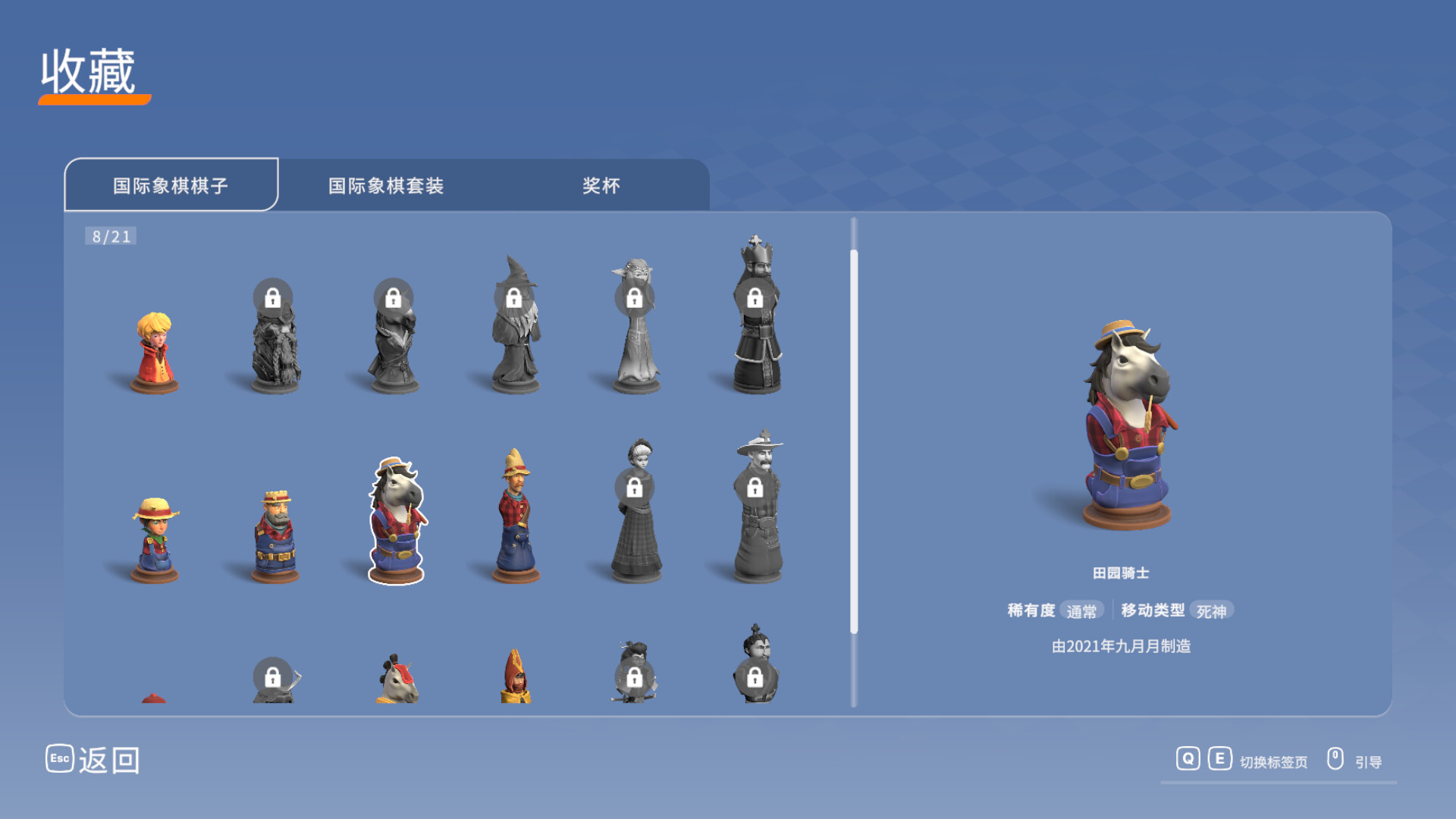Click the 国际象棋棋子 tab

(x=171, y=185)
